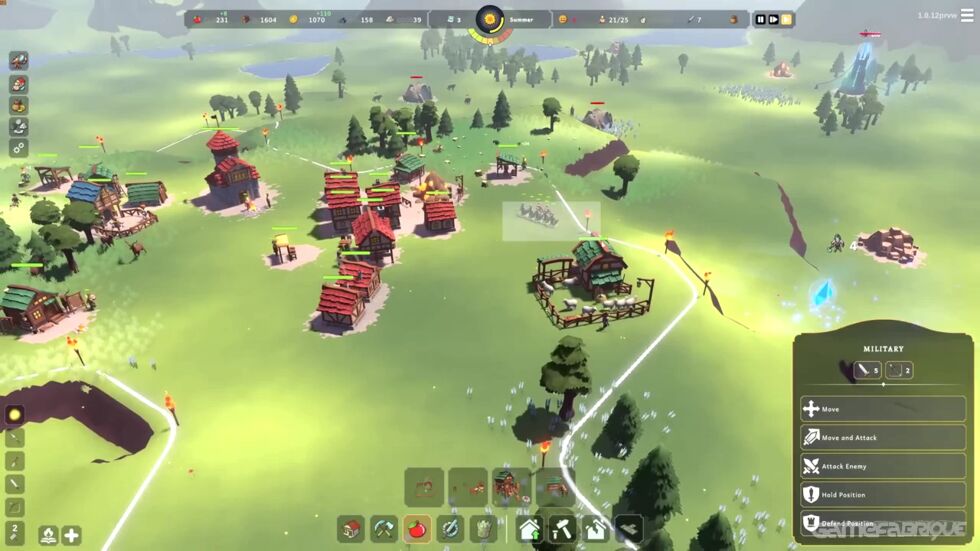Set game speed to normal play
Viewport: 980px width, 551px height.
[x=773, y=19]
